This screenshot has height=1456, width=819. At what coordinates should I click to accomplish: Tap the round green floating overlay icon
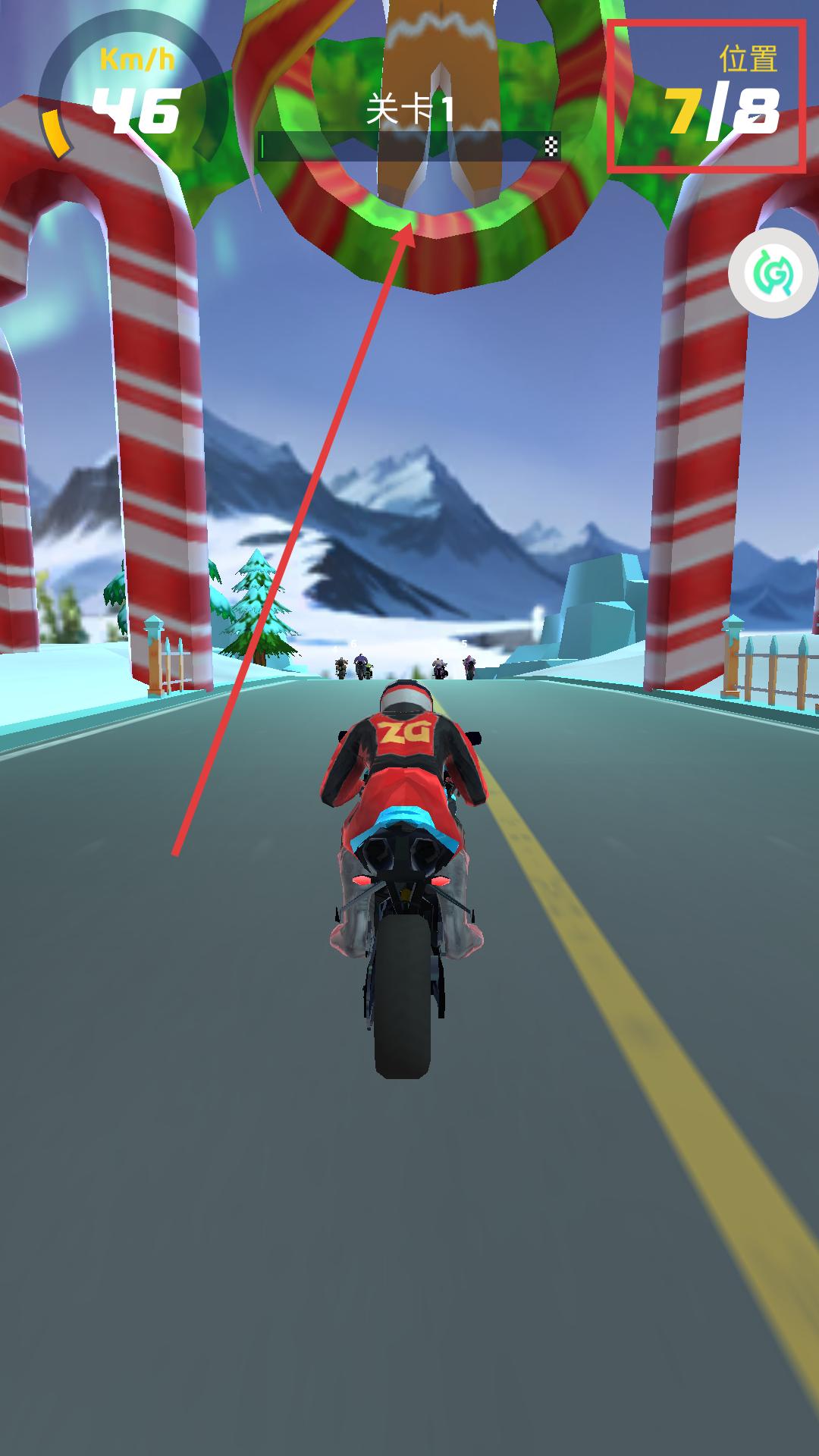click(x=773, y=271)
